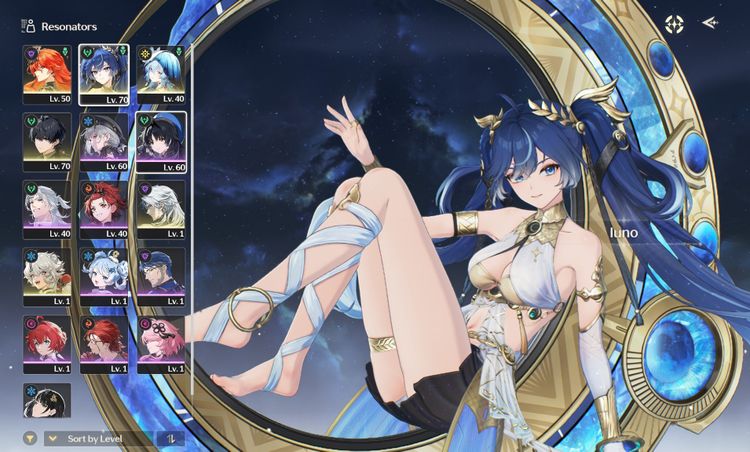
Task: Toggle the ascending/descending sort order
Action: 171,438
